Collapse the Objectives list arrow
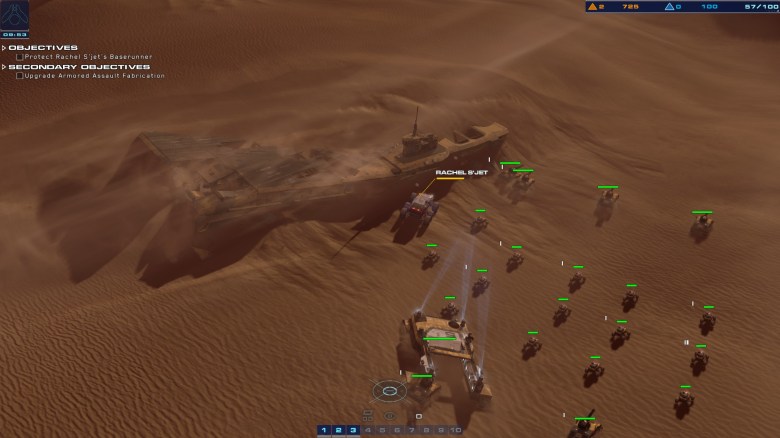Image resolution: width=780 pixels, height=438 pixels. pos(4,47)
